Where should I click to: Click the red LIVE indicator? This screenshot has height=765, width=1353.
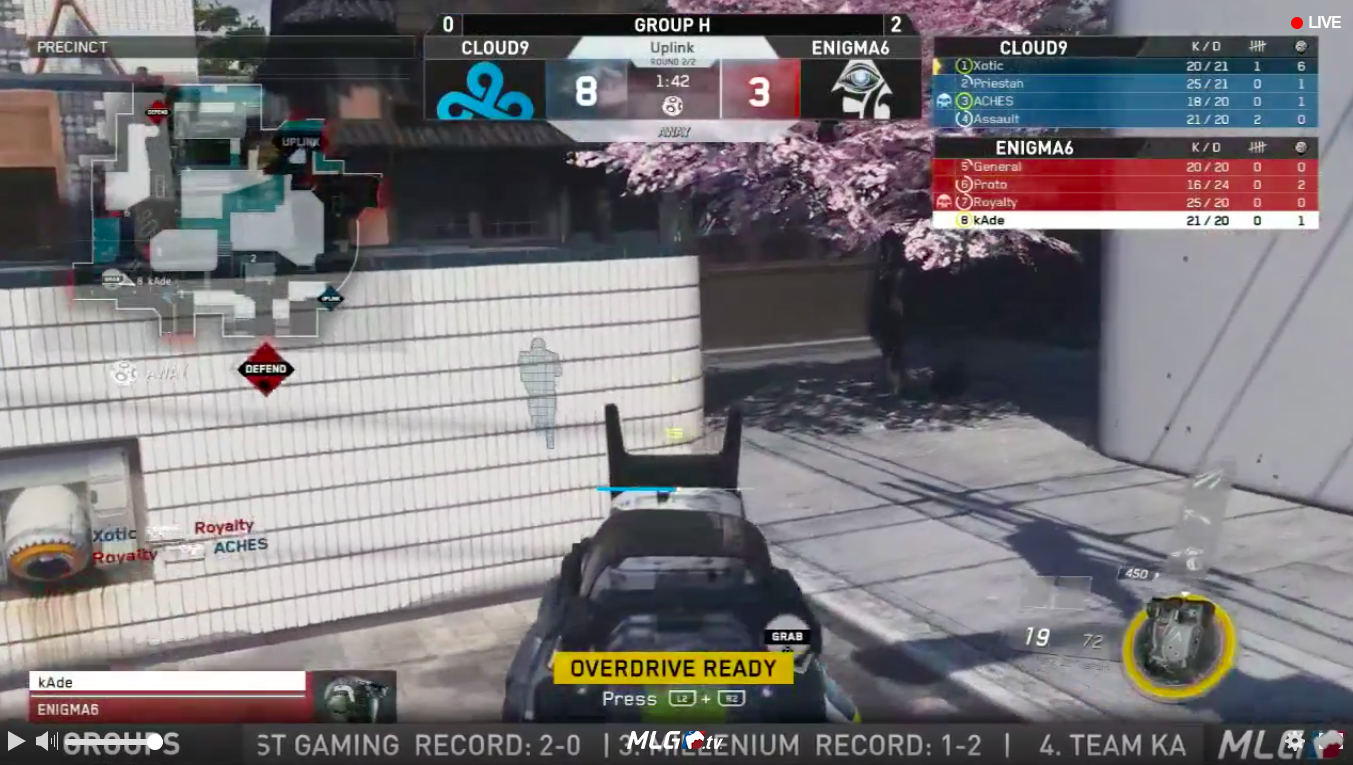tap(1315, 23)
